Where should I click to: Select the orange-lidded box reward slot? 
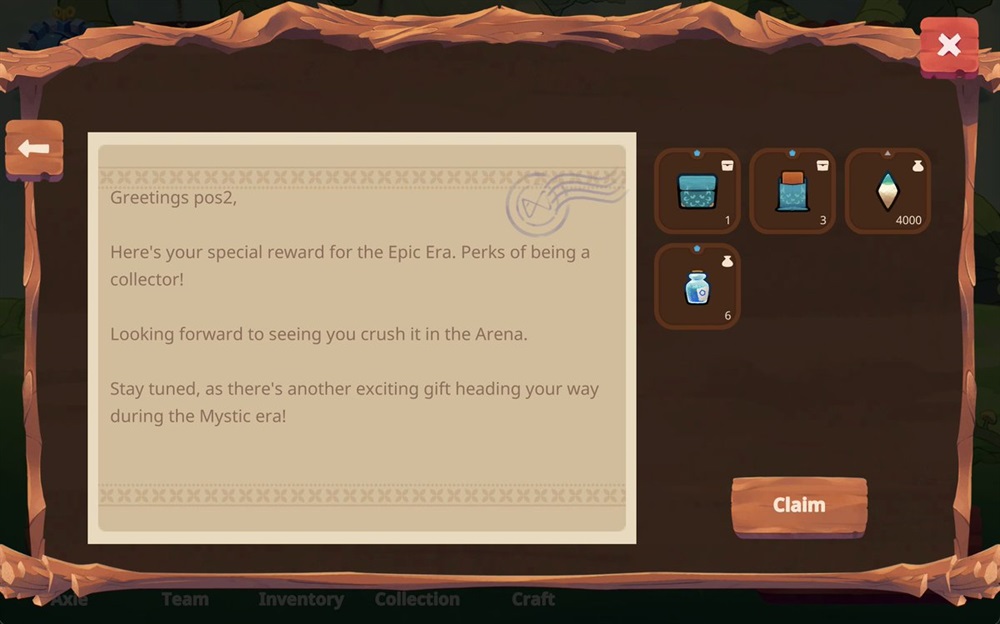pyautogui.click(x=792, y=191)
